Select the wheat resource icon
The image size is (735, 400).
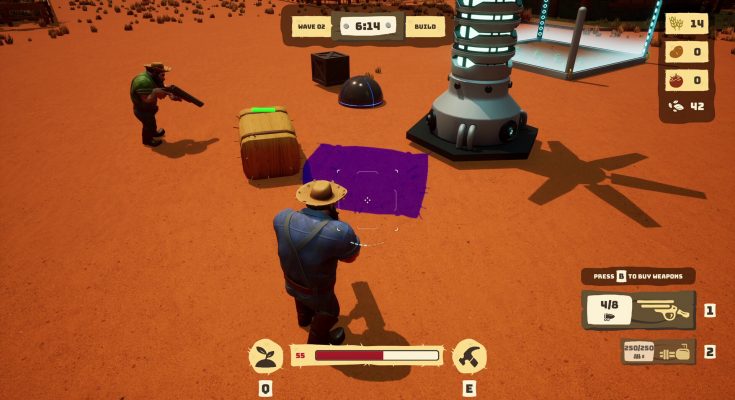(675, 23)
